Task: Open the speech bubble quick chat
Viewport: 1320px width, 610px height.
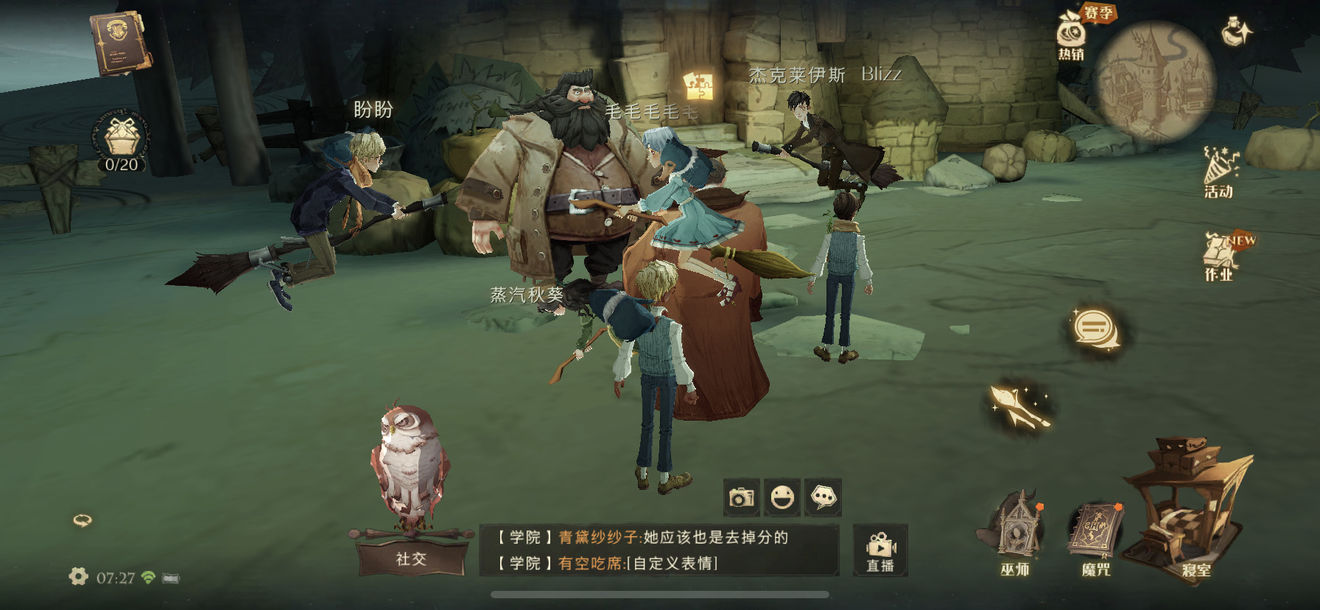Action: (x=823, y=497)
